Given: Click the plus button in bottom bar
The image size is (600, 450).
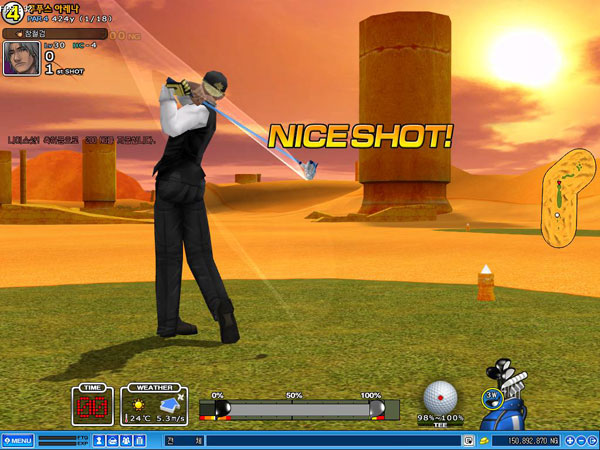Looking at the screenshot, I should (x=569, y=440).
